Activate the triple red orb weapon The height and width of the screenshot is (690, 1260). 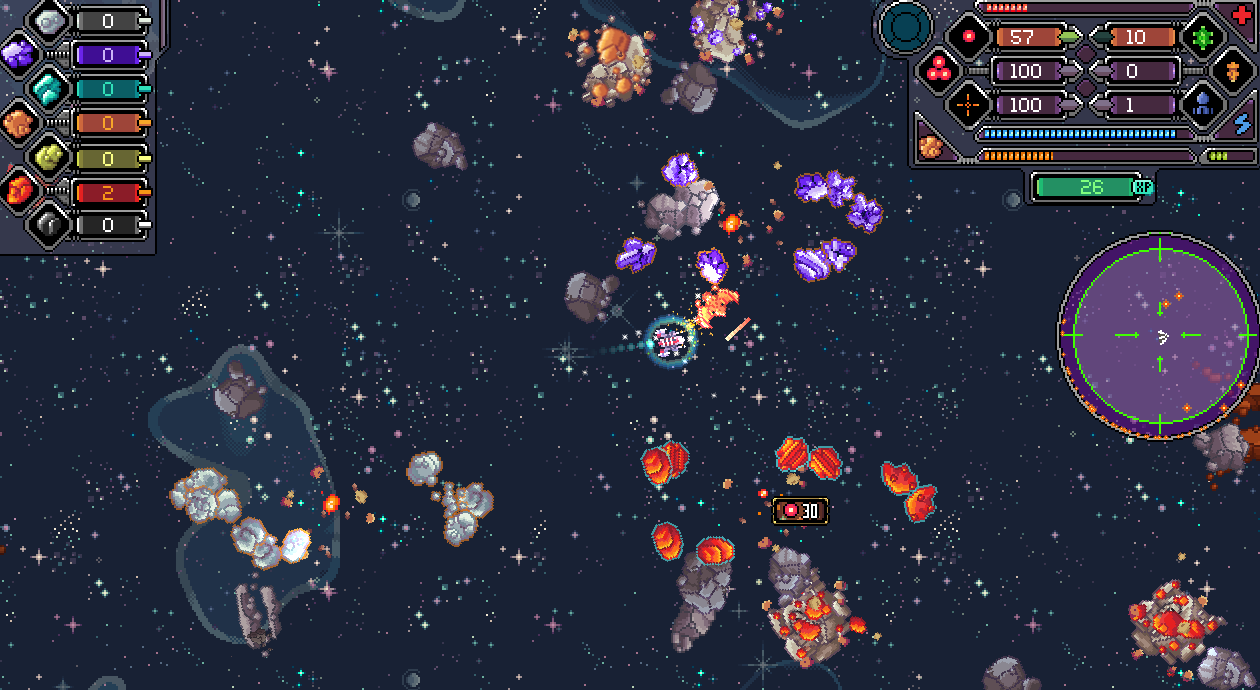point(938,71)
